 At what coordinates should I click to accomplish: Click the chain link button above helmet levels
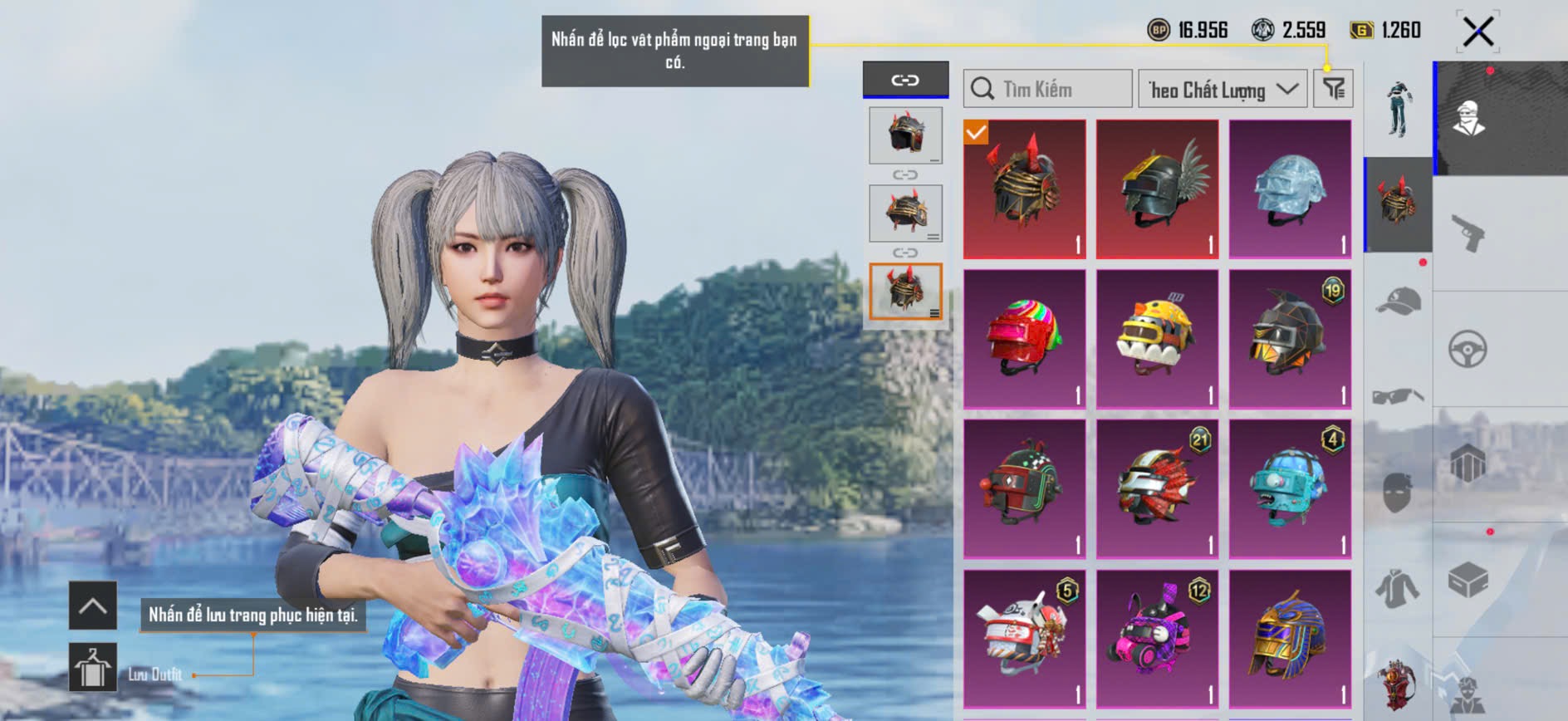905,80
